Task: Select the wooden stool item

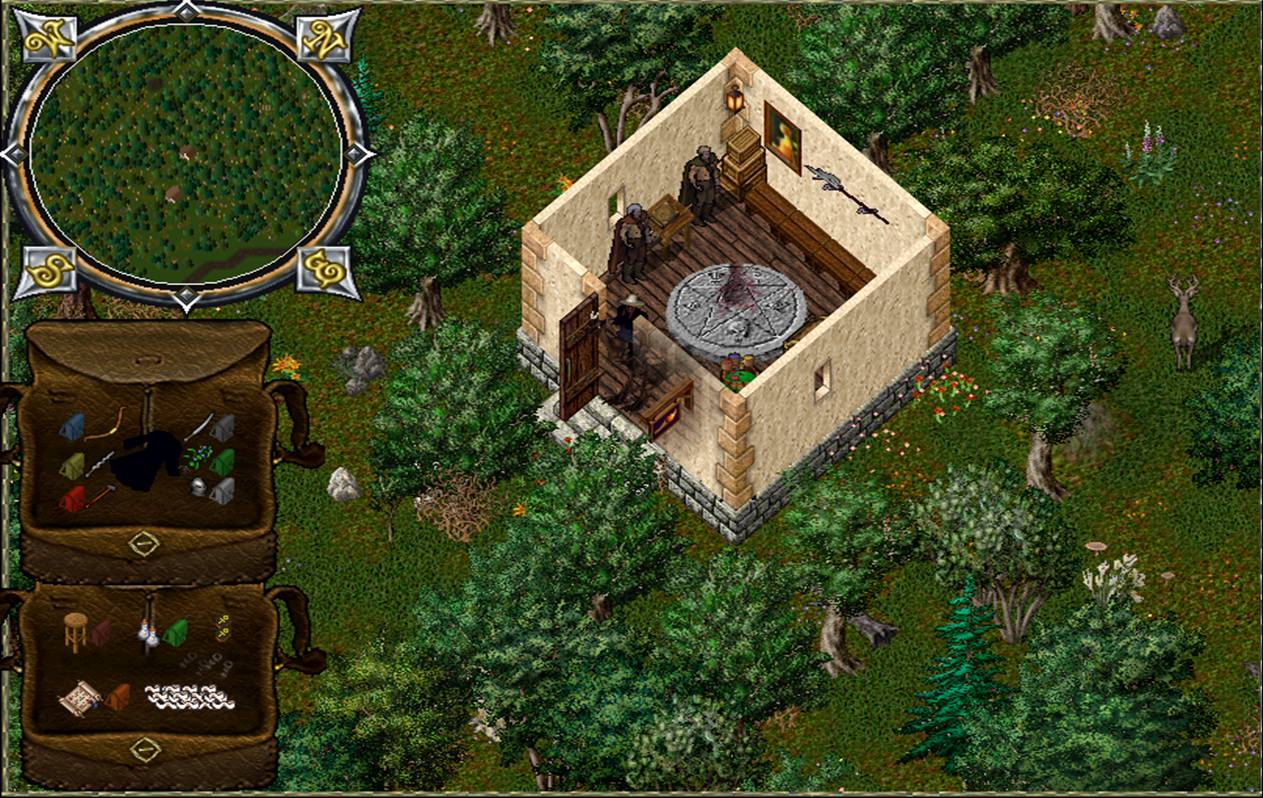Action: pos(76,630)
